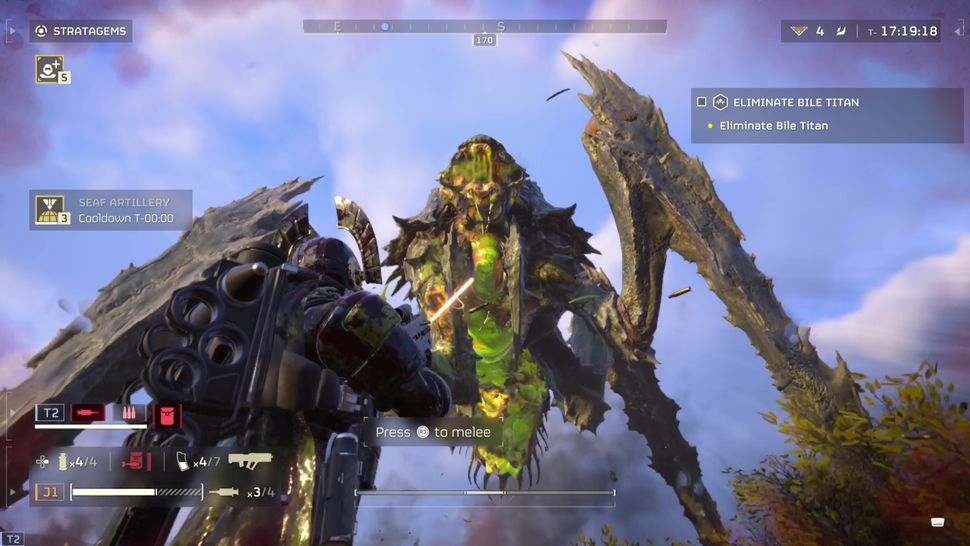Expand the arrow beside the Stratagems header

12,31
